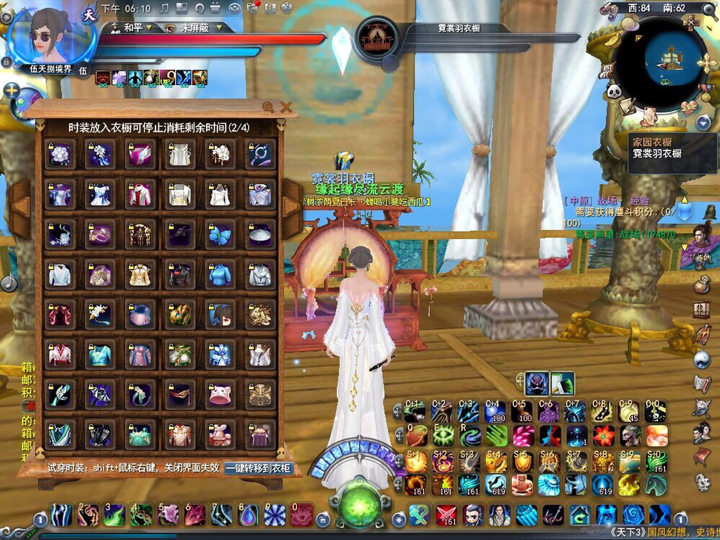The height and width of the screenshot is (540, 720).
Task: Select the 霓裳羽衣橱 target portrait
Action: click(x=378, y=38)
